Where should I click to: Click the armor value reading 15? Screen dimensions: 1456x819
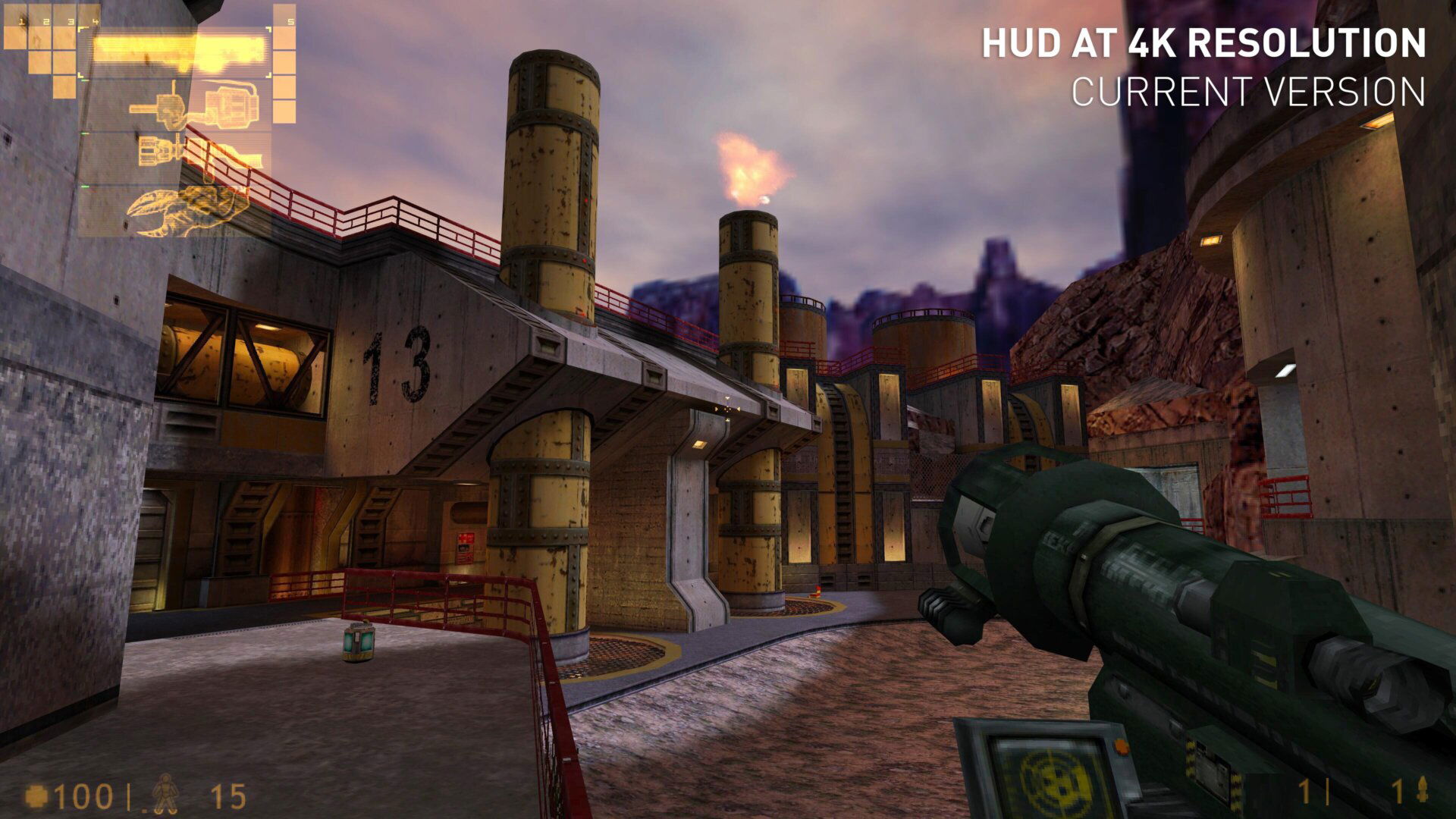pos(227,796)
